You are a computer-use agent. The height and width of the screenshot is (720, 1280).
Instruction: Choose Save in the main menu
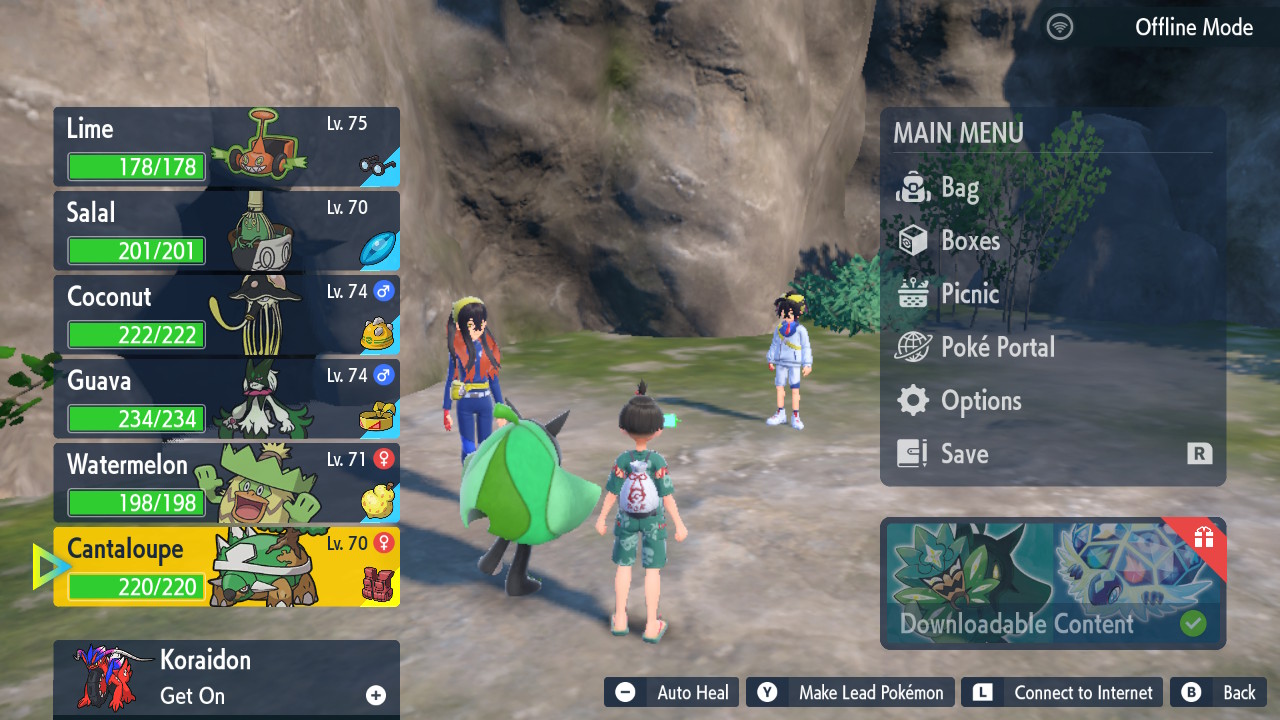coord(964,454)
